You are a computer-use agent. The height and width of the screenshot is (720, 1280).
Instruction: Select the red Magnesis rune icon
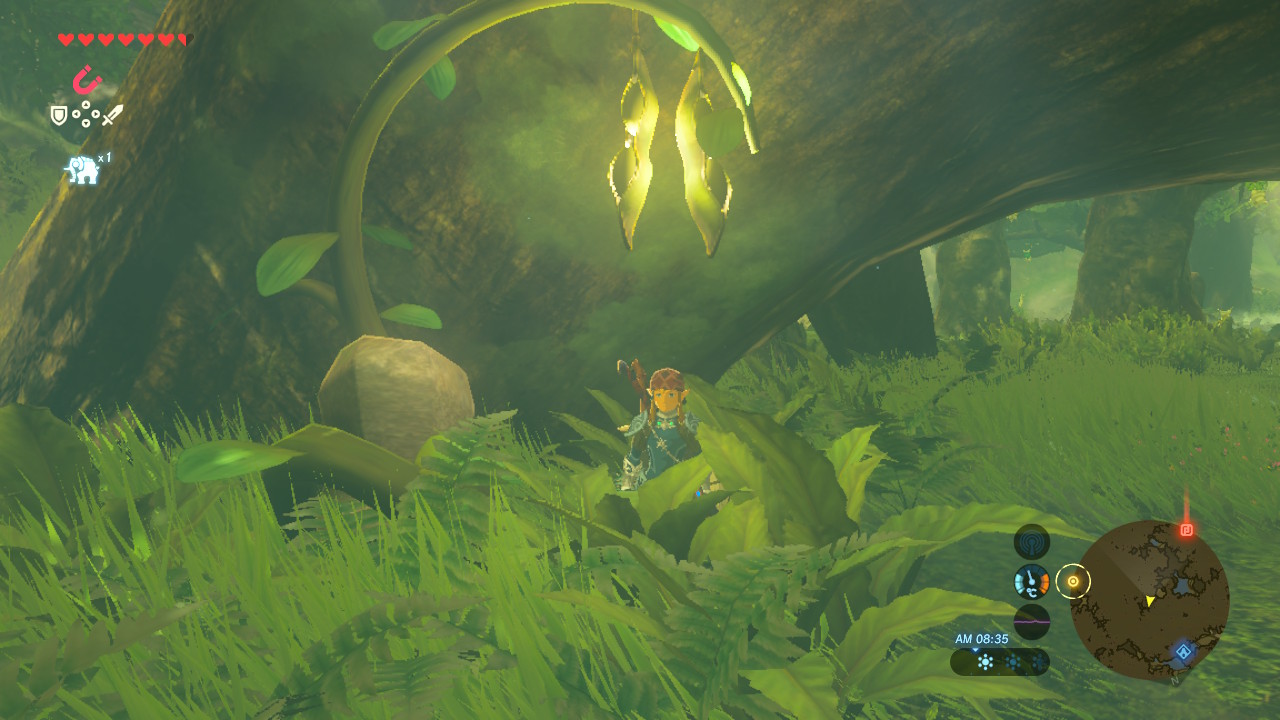(87, 79)
